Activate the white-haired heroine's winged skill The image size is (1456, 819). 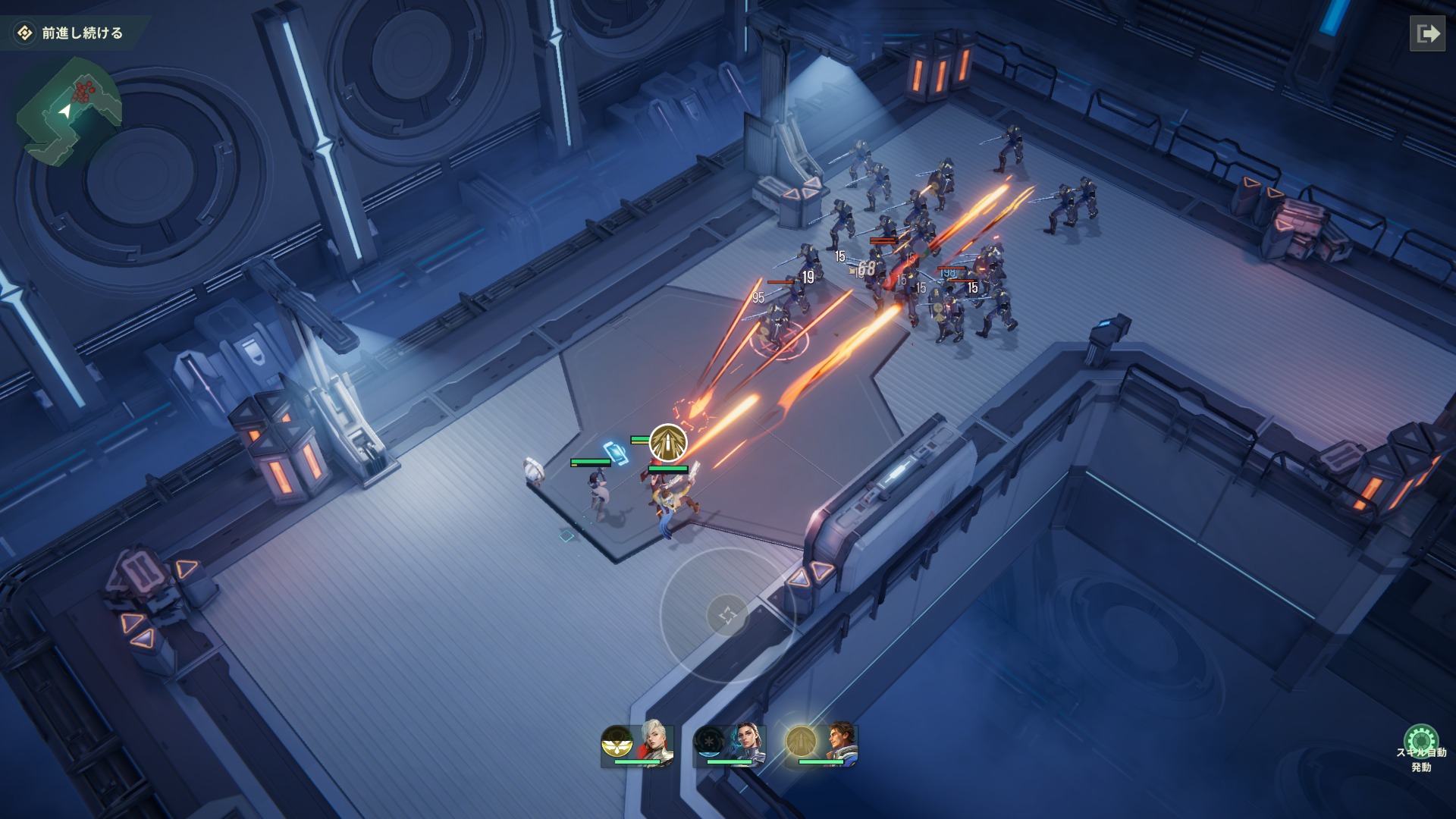click(617, 742)
